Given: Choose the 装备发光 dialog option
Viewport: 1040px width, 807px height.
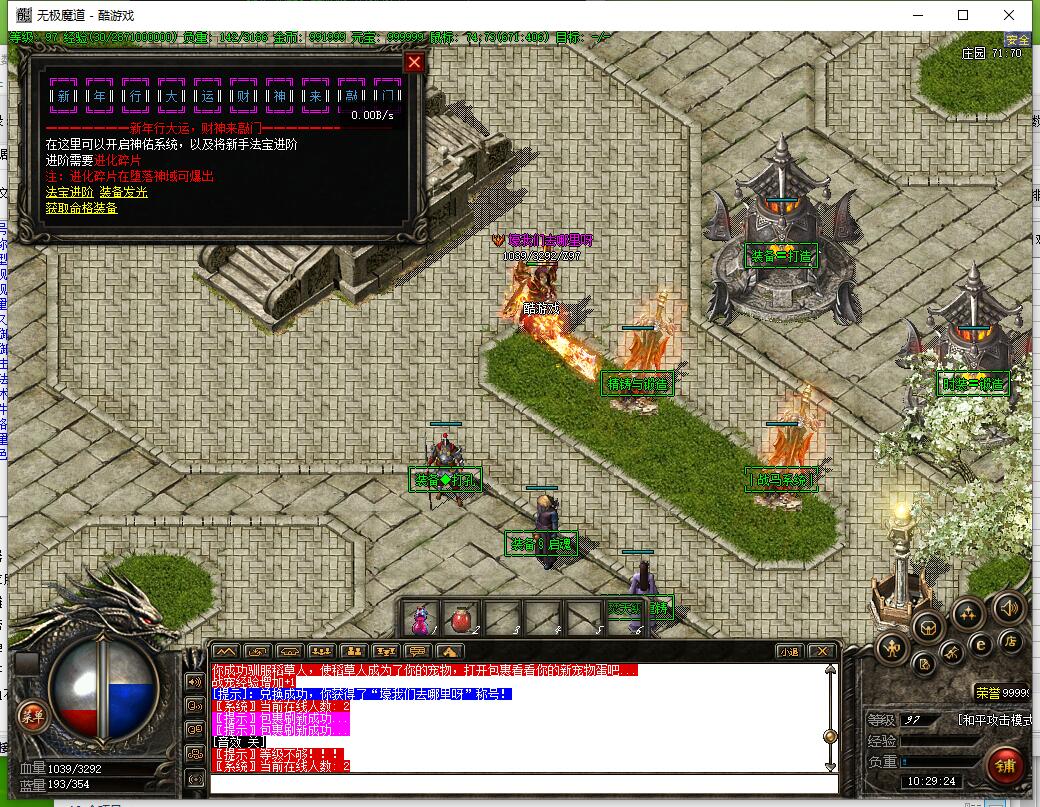Looking at the screenshot, I should [x=123, y=192].
